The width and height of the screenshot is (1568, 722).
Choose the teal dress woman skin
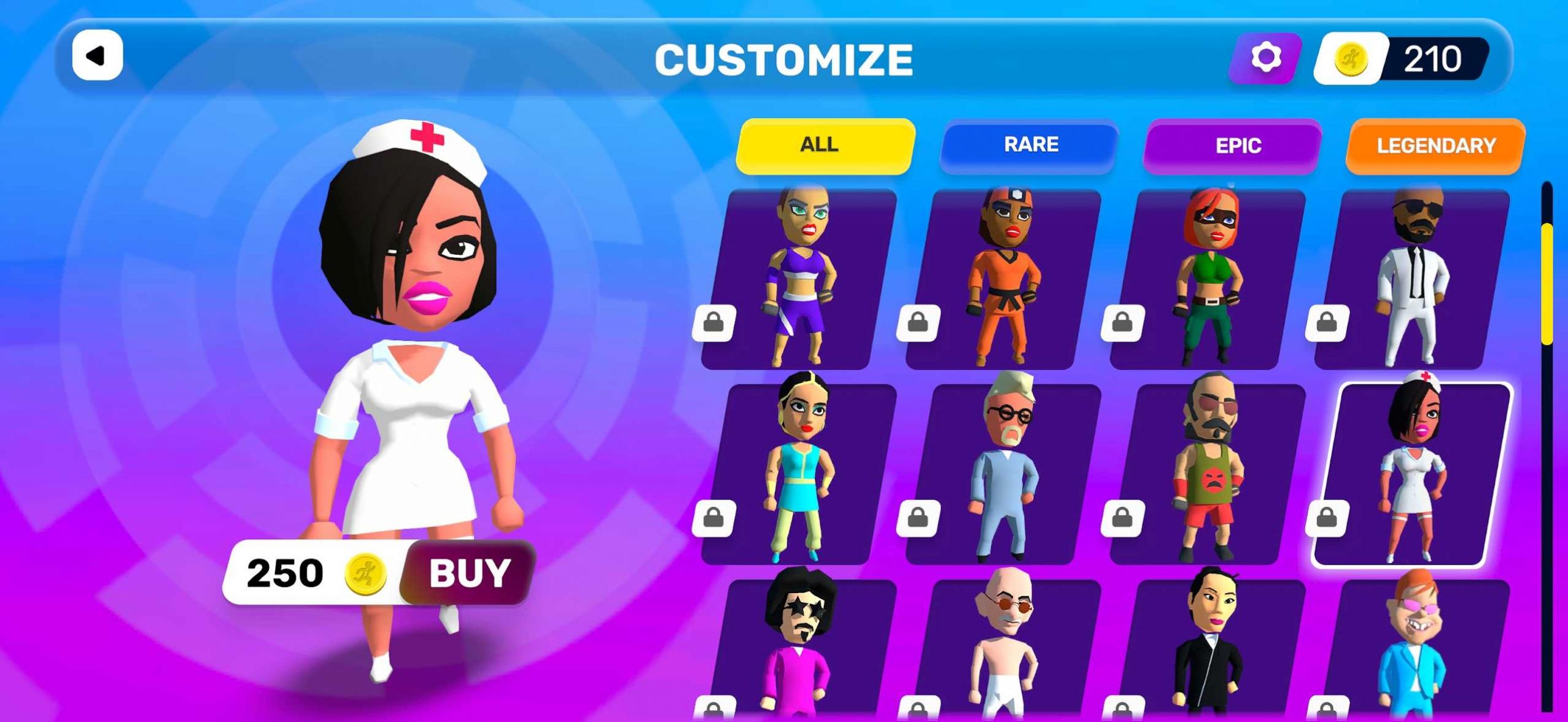click(x=798, y=474)
